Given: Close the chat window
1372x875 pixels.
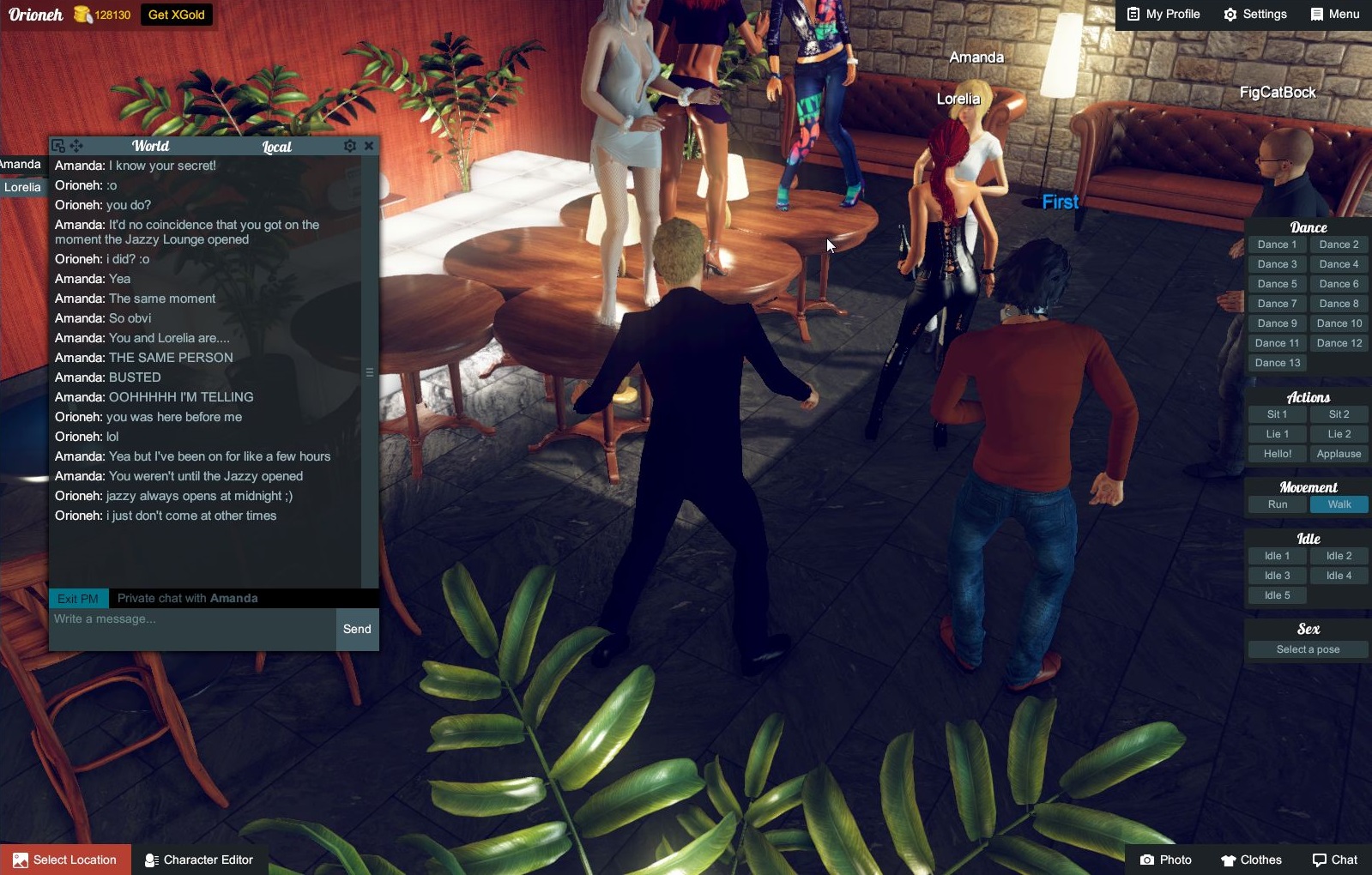Looking at the screenshot, I should (369, 146).
